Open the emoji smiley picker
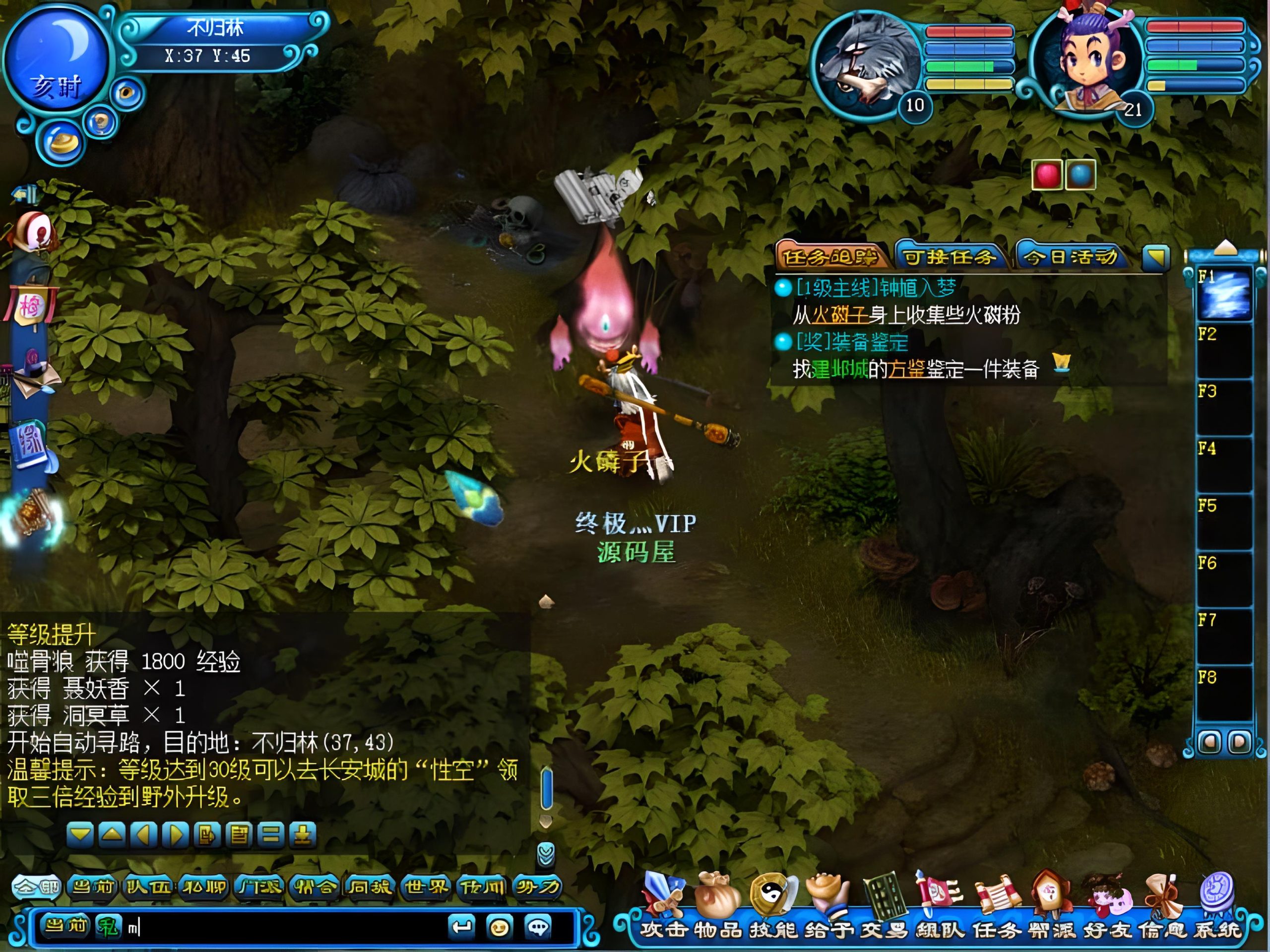 pos(500,927)
